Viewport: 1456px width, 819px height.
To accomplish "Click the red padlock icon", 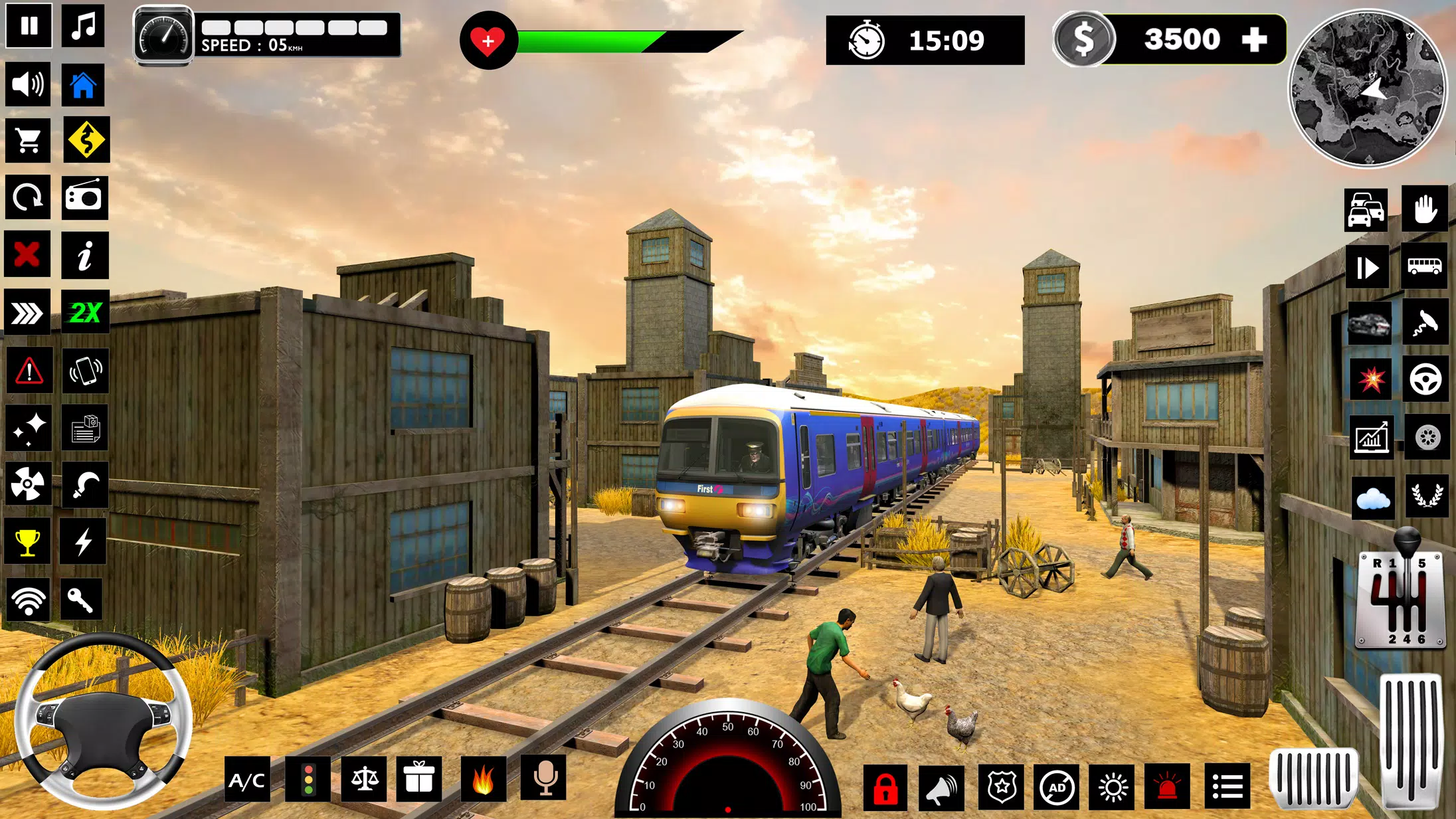I will tap(885, 788).
